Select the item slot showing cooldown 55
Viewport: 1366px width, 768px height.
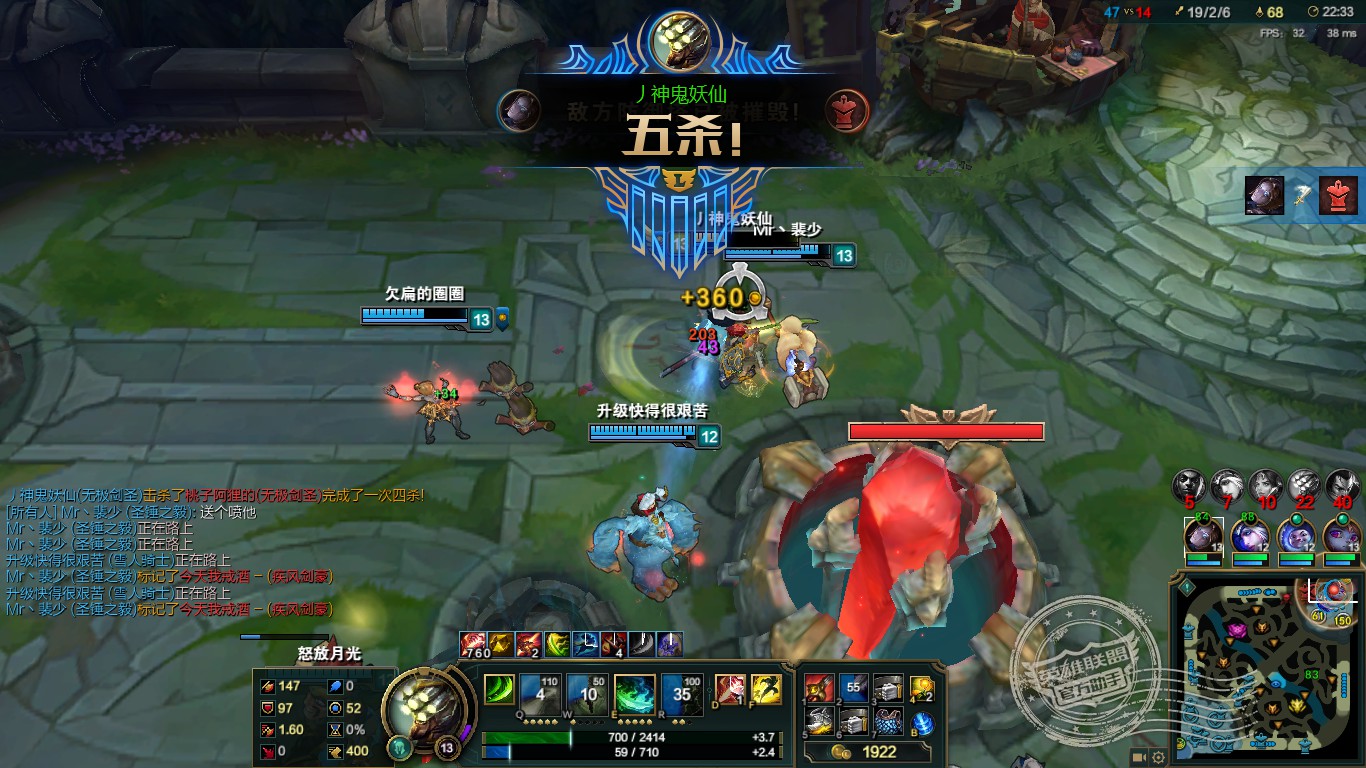click(x=853, y=688)
